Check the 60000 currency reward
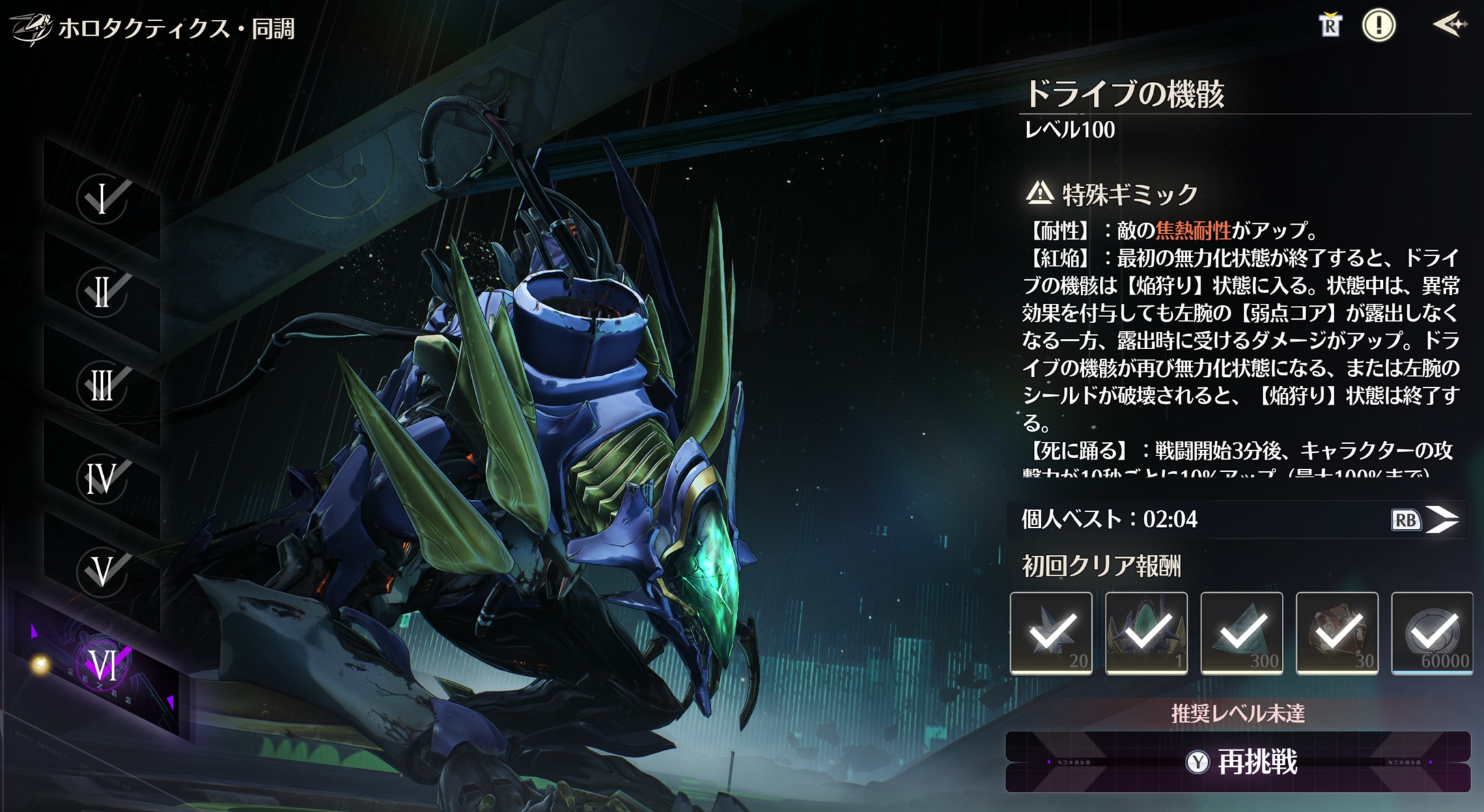The width and height of the screenshot is (1484, 812). click(x=1432, y=633)
